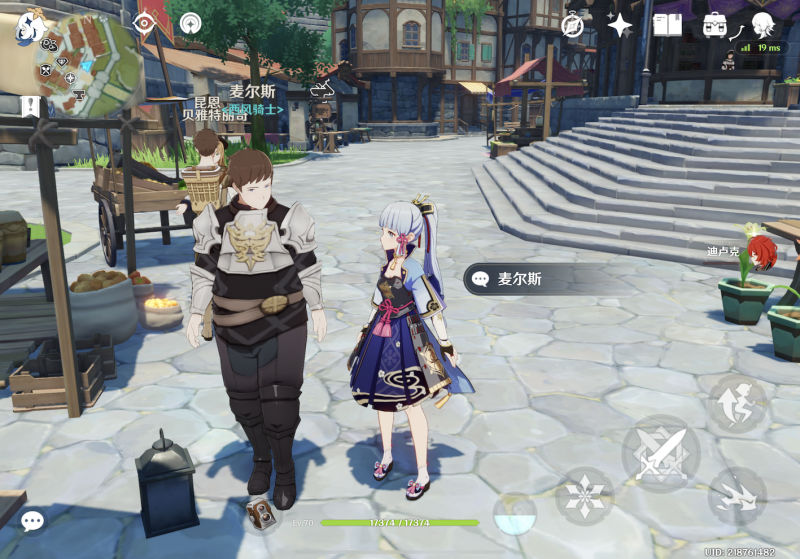
Task: Use the camera gadget icon
Action: 262,515
